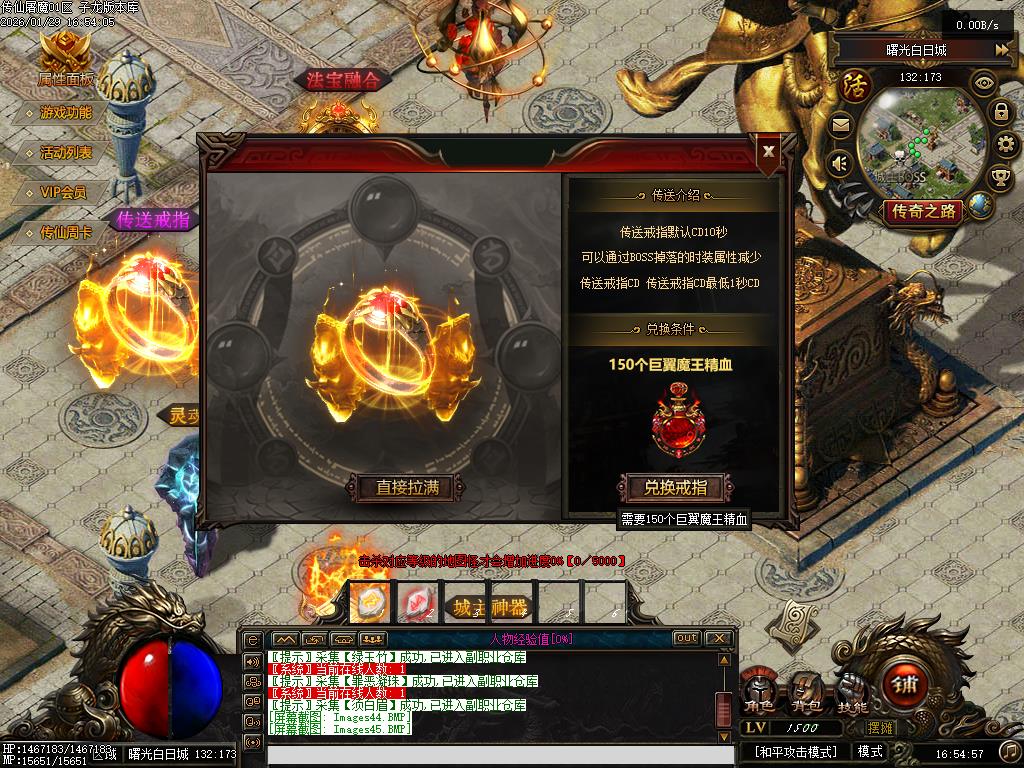Toggle the eye visibility icon
The image size is (1024, 768).
click(985, 83)
